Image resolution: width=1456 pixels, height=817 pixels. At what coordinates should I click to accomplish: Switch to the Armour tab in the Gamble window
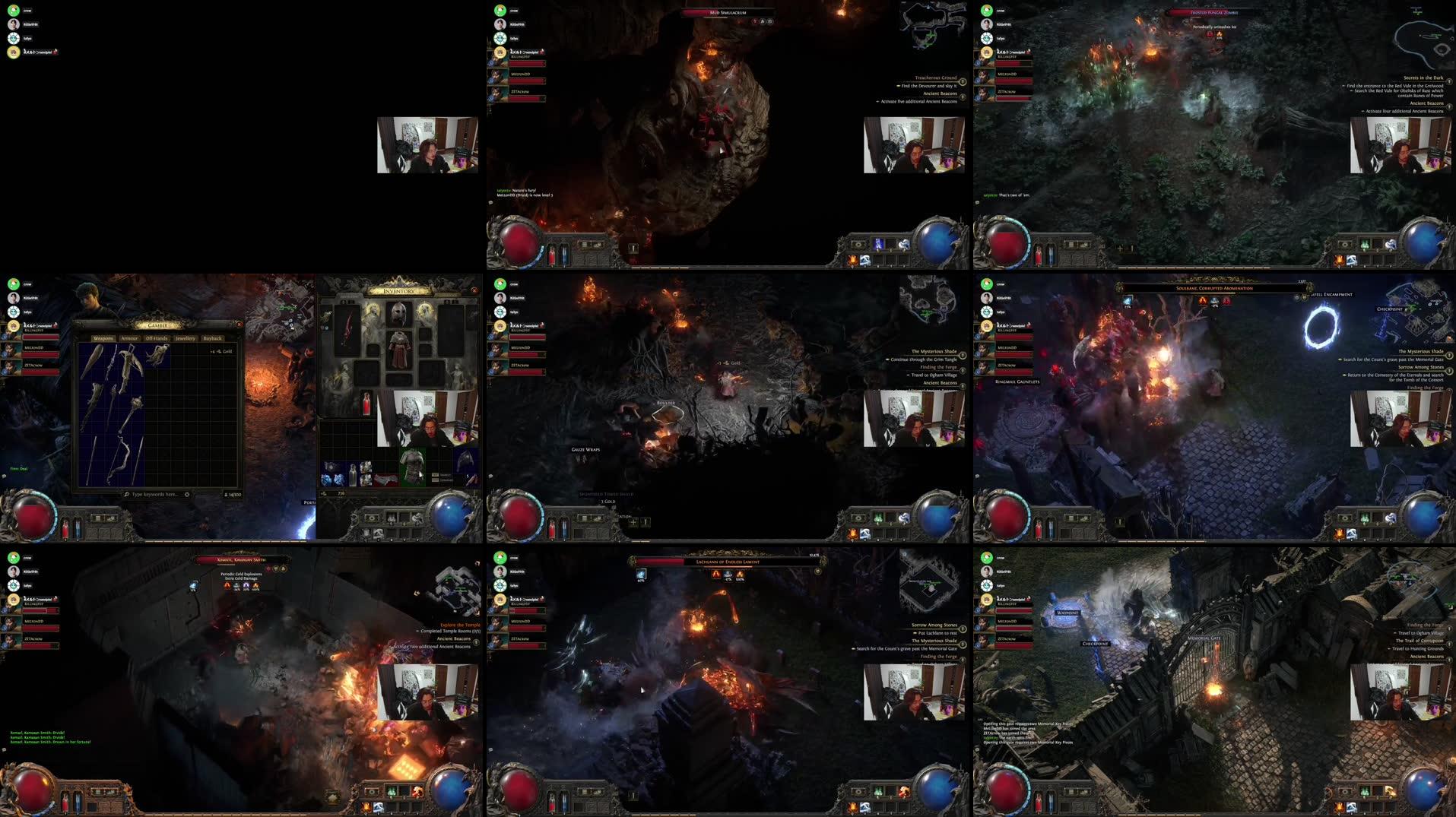pyautogui.click(x=128, y=338)
